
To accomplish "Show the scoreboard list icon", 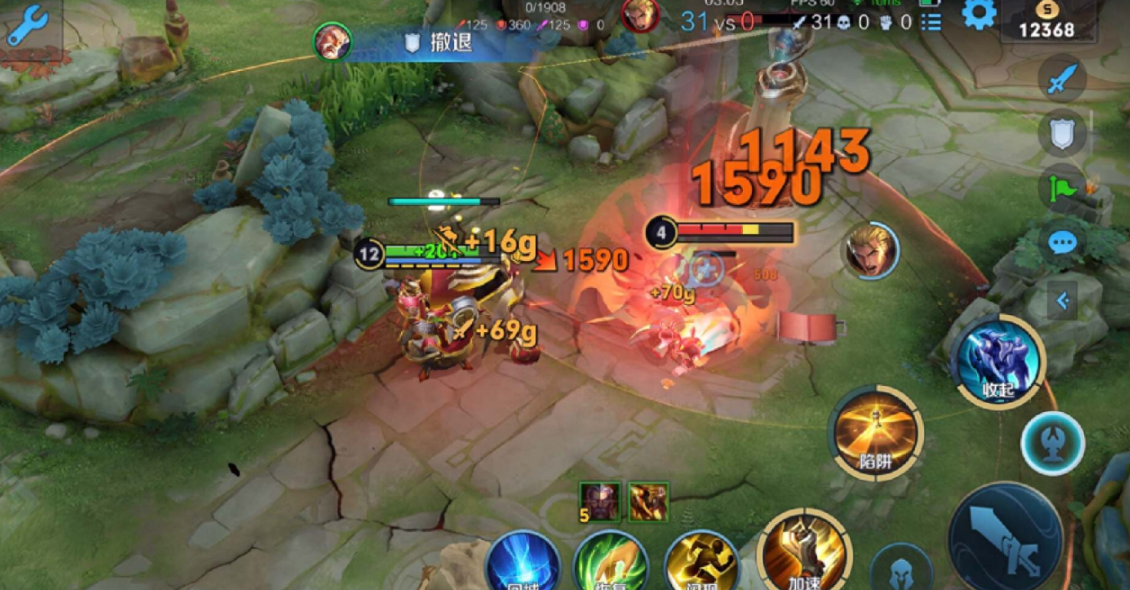I will (931, 22).
